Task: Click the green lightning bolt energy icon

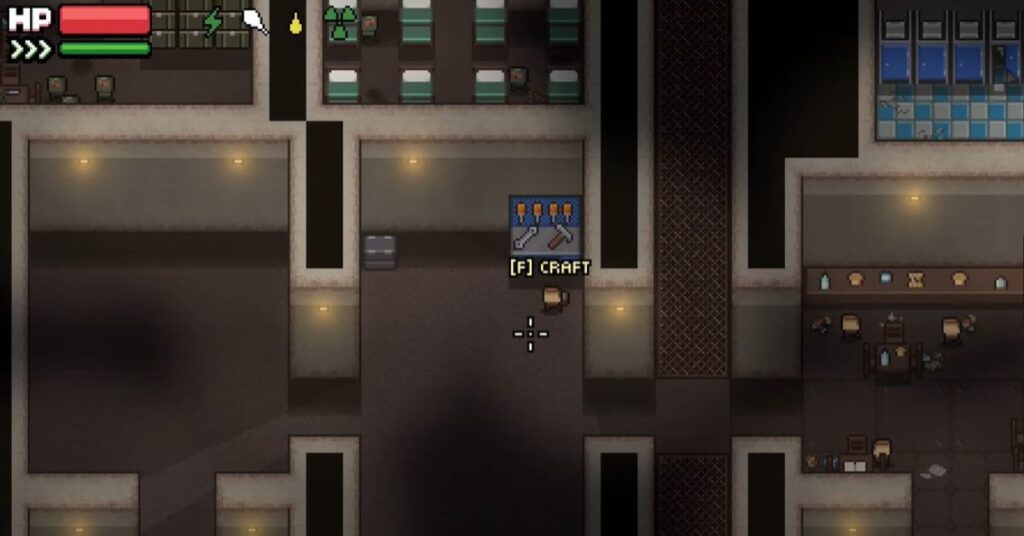Action: click(x=213, y=22)
